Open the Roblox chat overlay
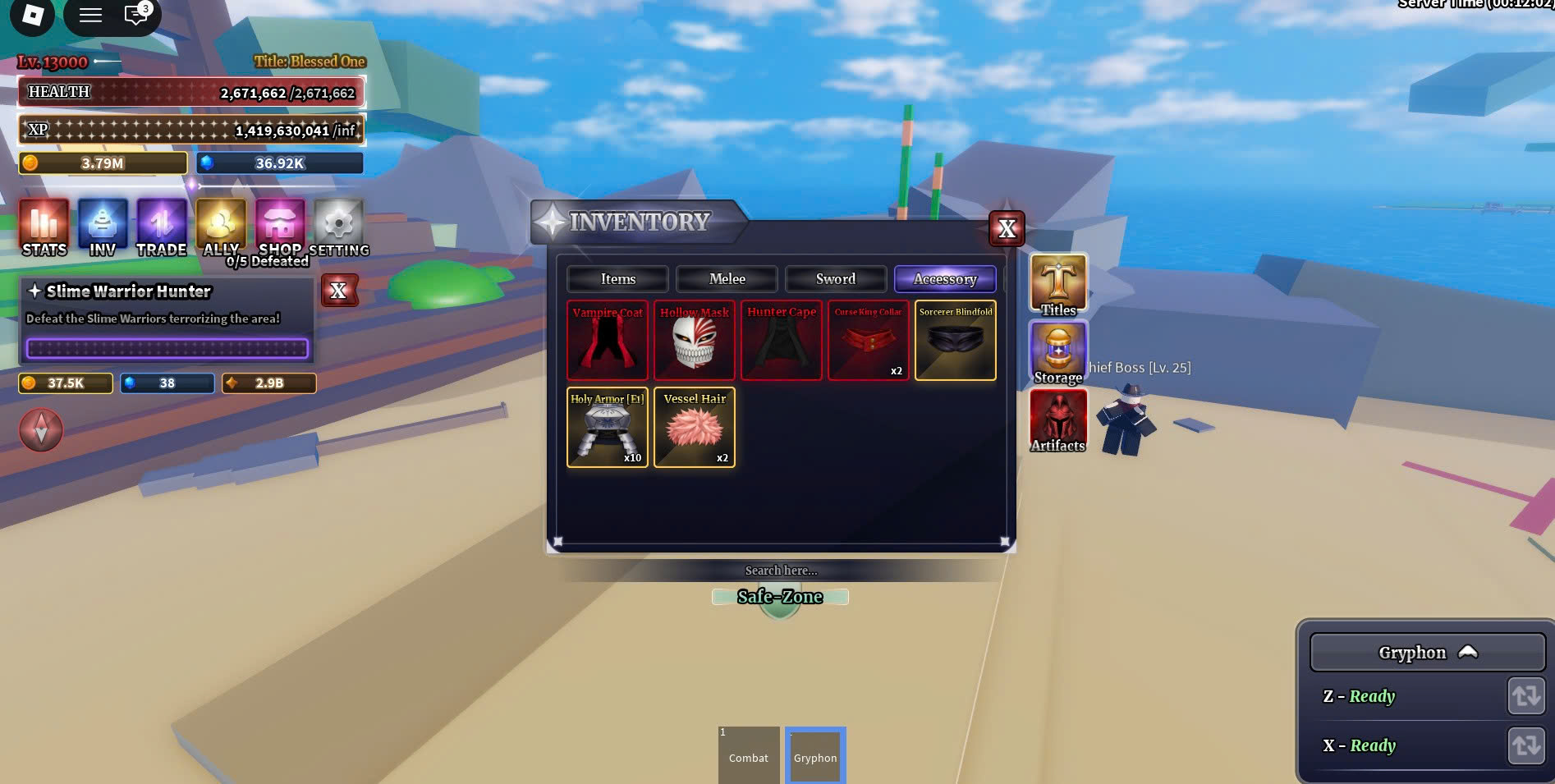1555x784 pixels. (x=136, y=15)
